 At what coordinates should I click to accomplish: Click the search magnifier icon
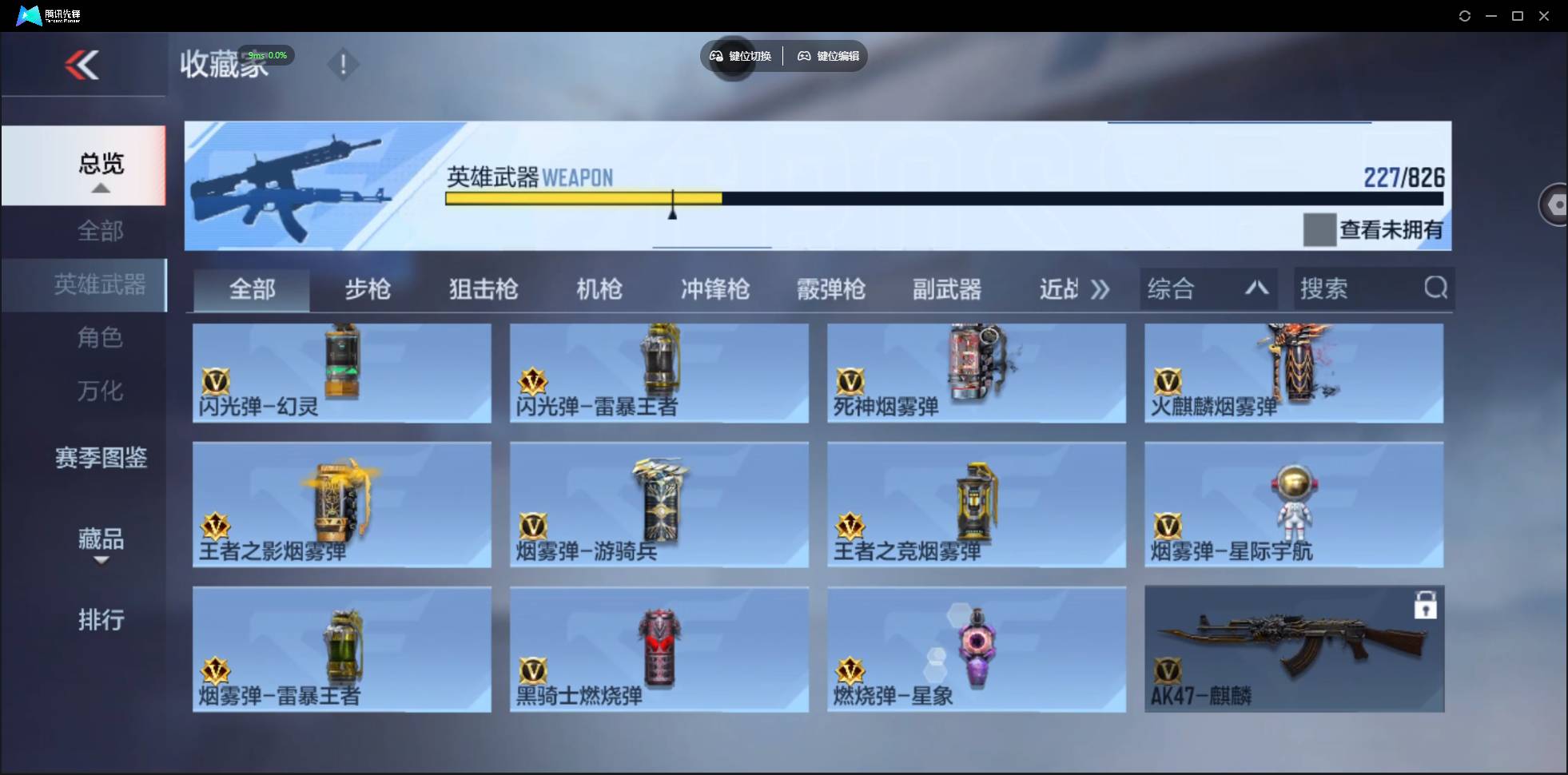pyautogui.click(x=1436, y=288)
